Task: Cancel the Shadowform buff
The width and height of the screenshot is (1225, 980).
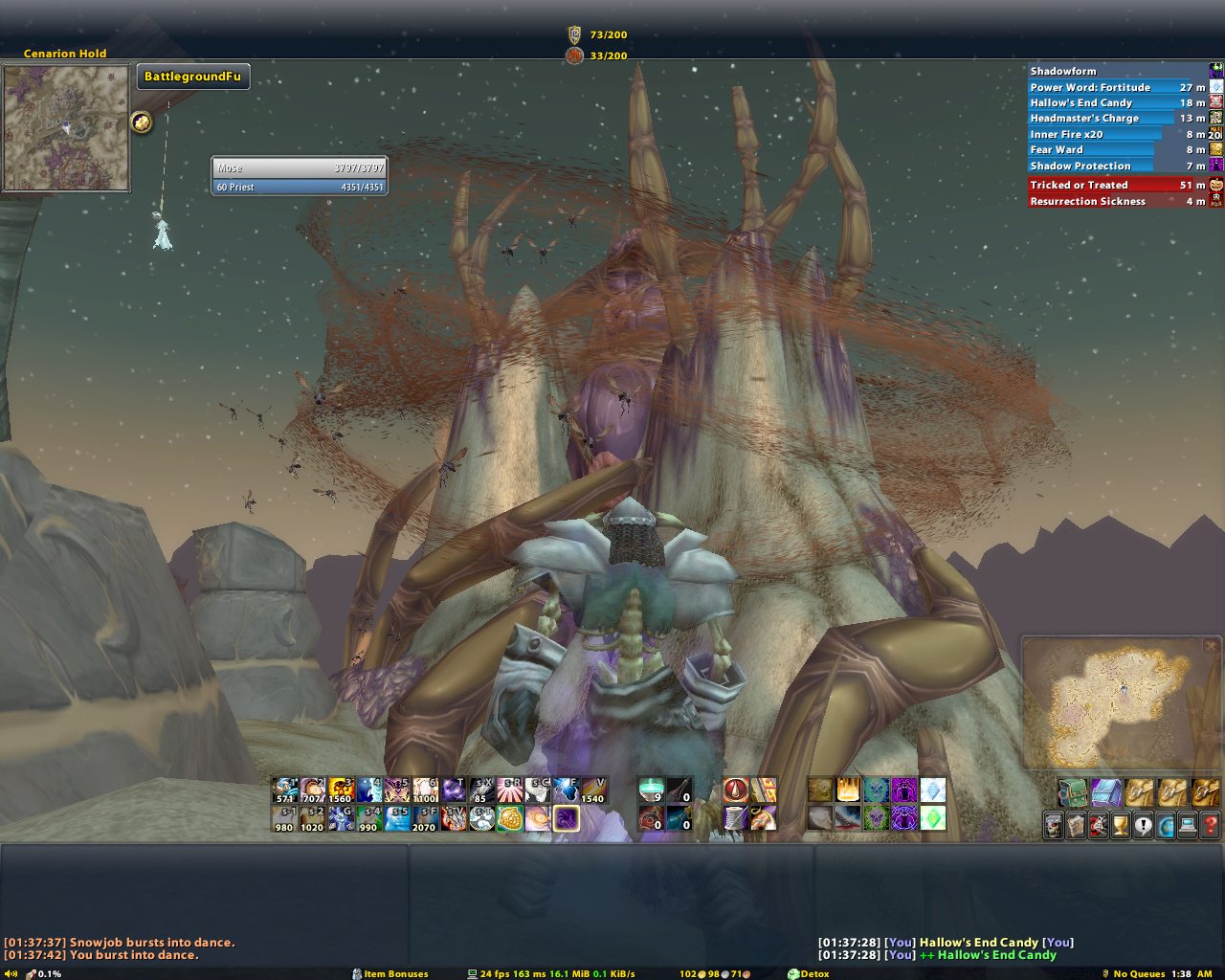Action: pyautogui.click(x=1216, y=71)
